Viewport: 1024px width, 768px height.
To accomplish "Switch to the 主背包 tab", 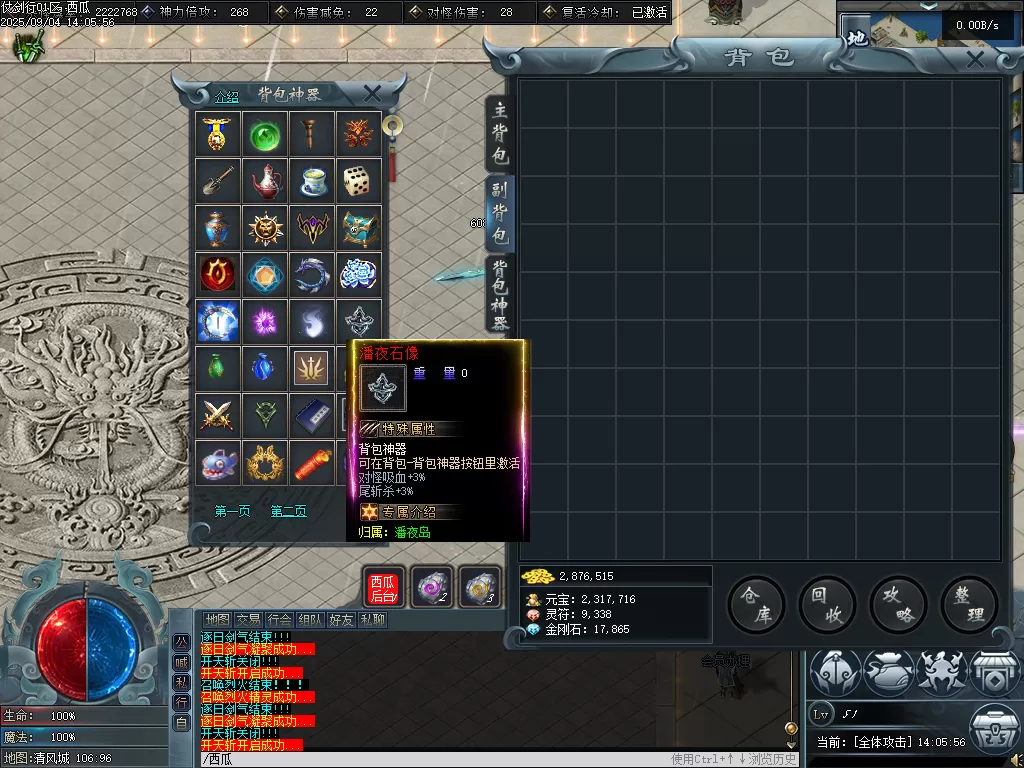I will pos(500,134).
